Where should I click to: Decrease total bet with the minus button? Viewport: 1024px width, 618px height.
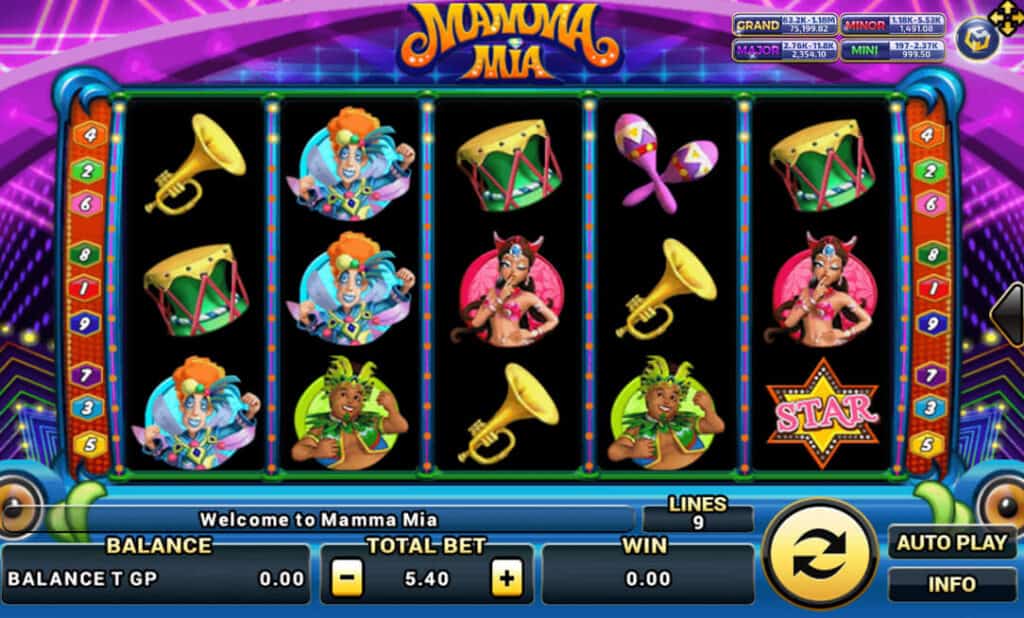346,578
